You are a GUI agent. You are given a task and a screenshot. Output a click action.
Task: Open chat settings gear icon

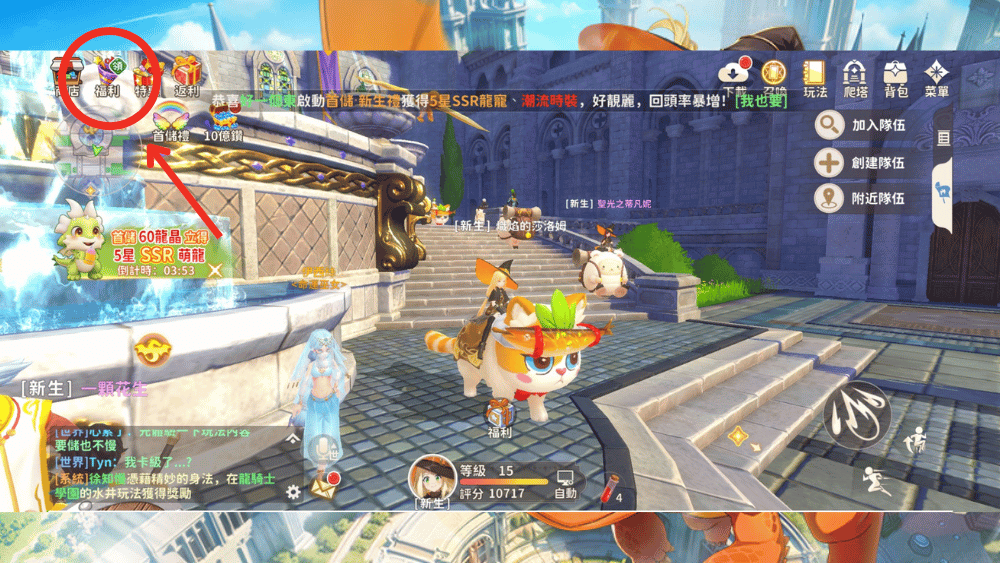293,492
